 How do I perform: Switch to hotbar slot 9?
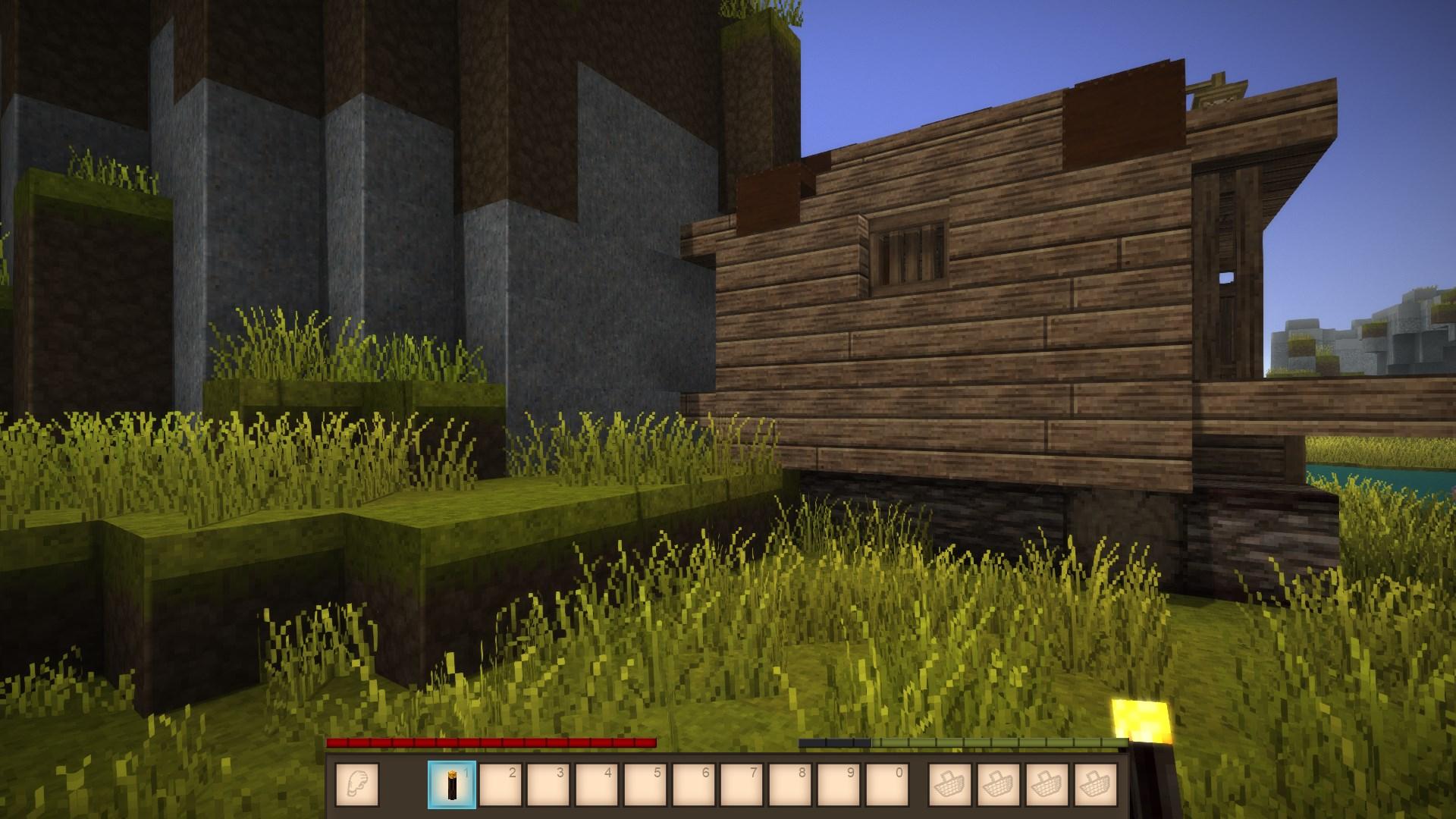pyautogui.click(x=839, y=784)
